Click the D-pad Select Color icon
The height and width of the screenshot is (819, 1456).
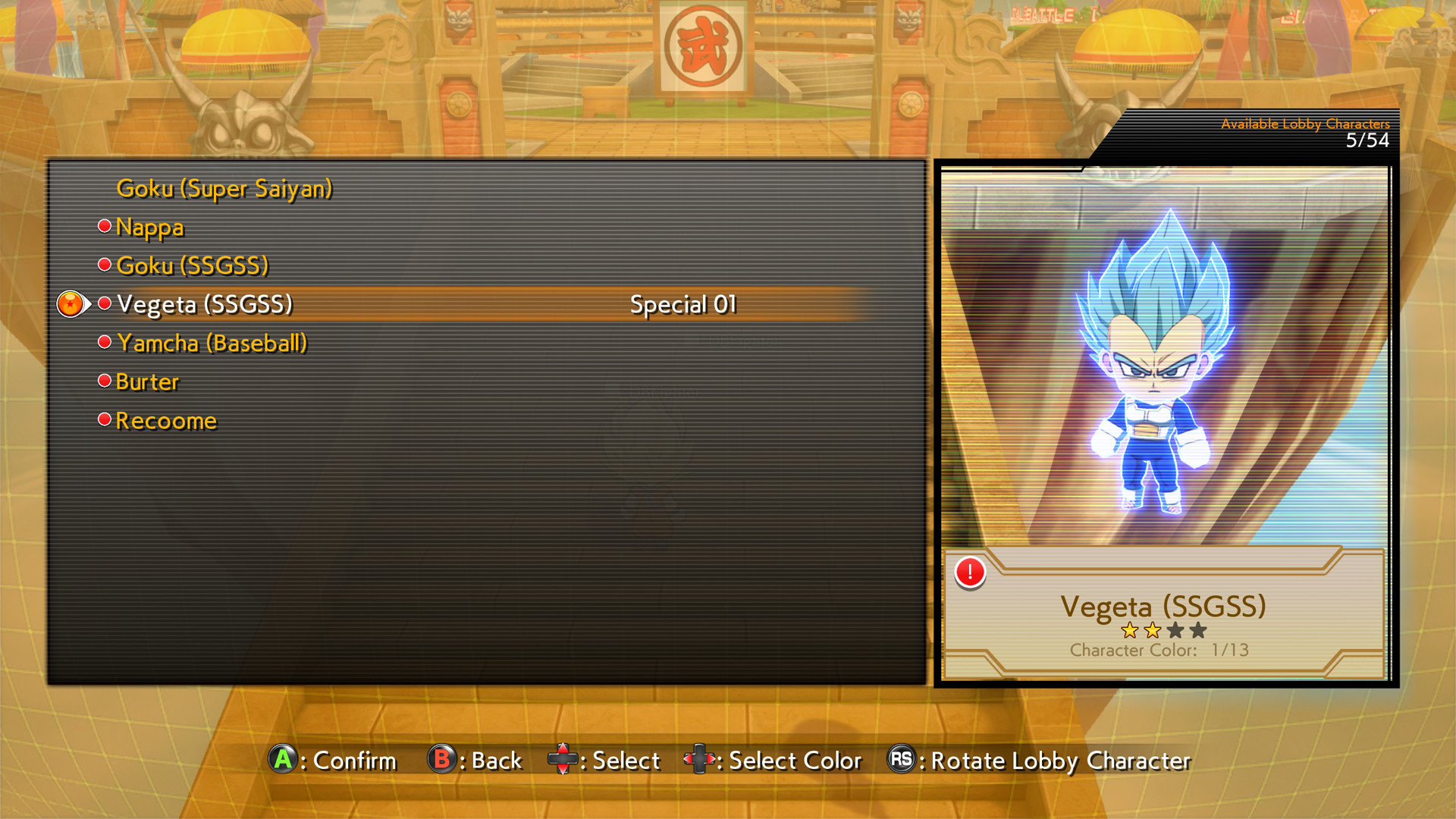click(698, 761)
